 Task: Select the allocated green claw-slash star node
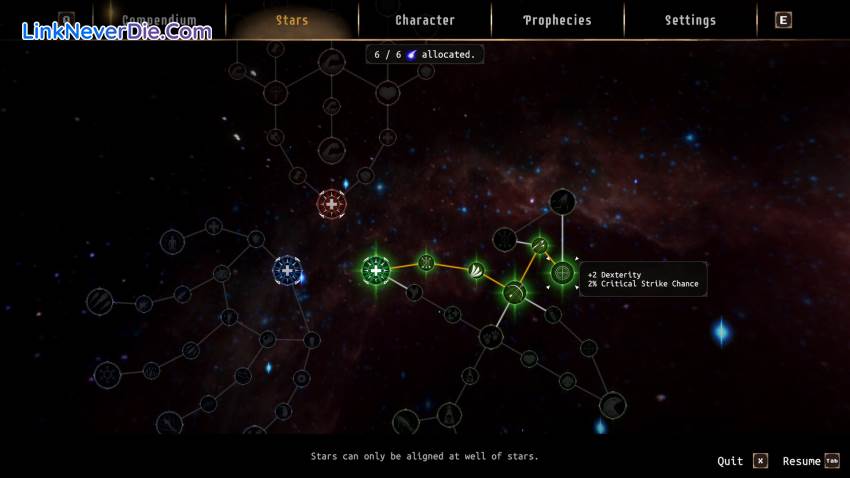coord(477,269)
